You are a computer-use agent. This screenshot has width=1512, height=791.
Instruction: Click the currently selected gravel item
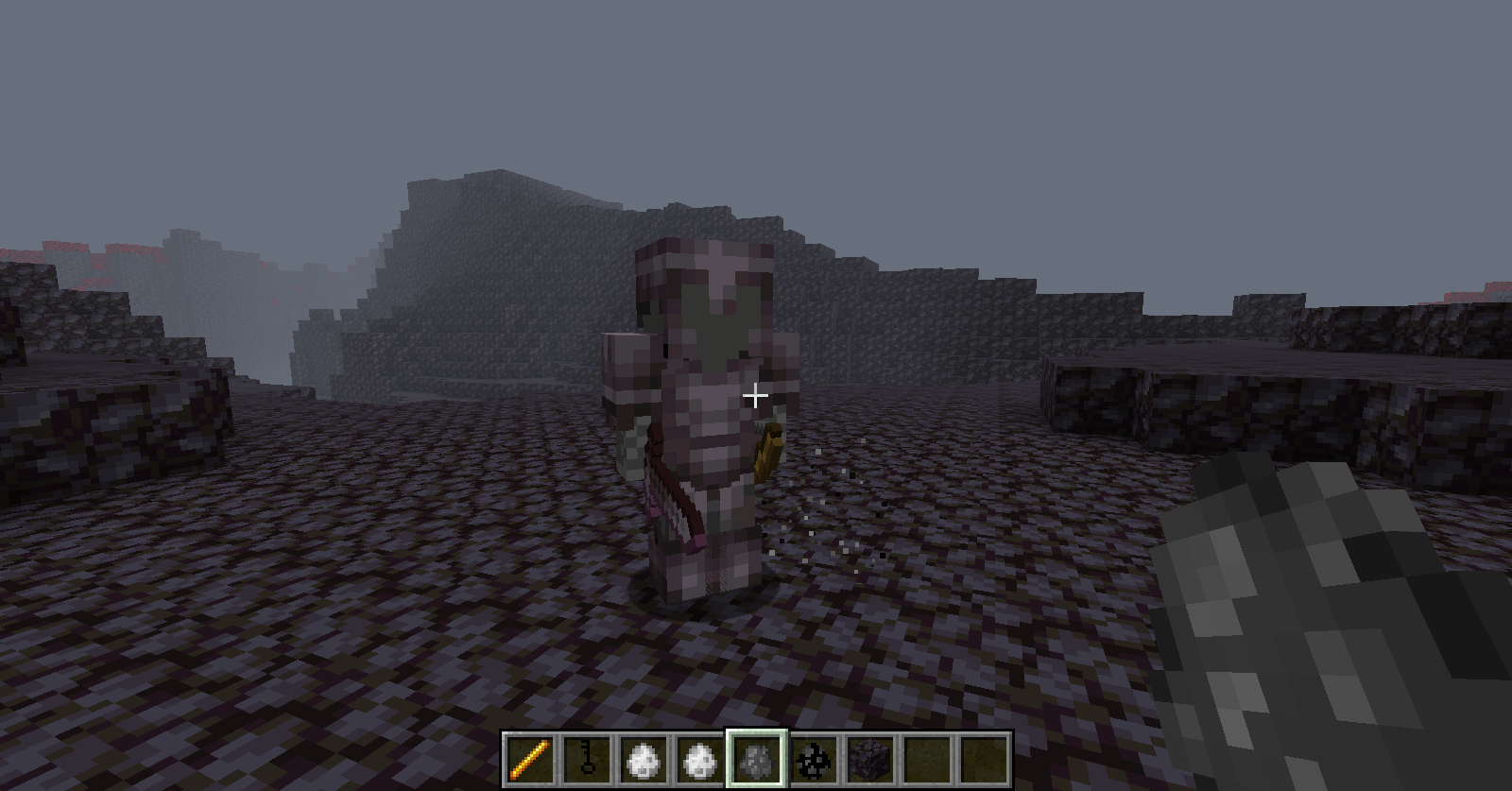755,757
